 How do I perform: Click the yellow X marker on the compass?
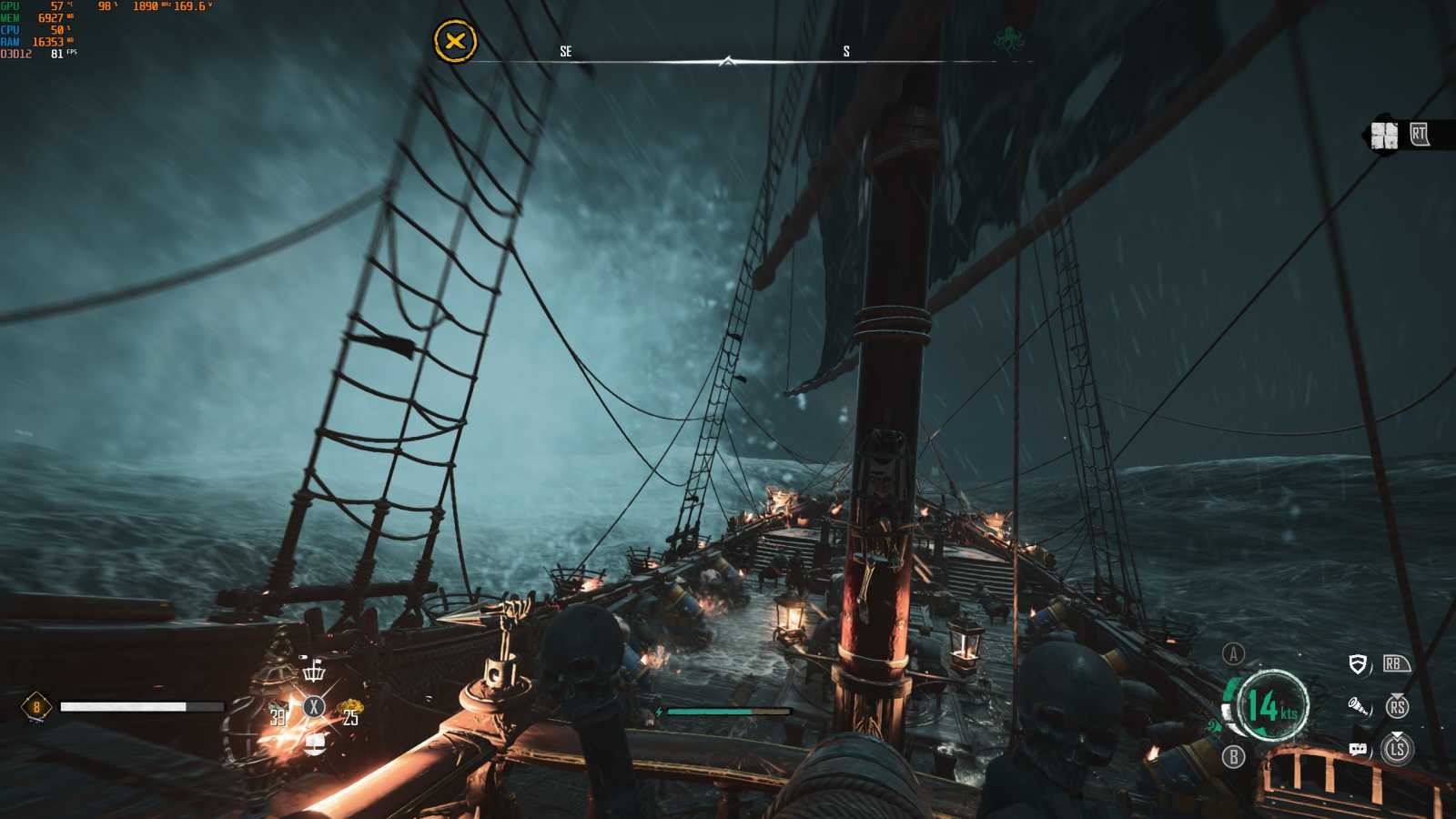455,41
